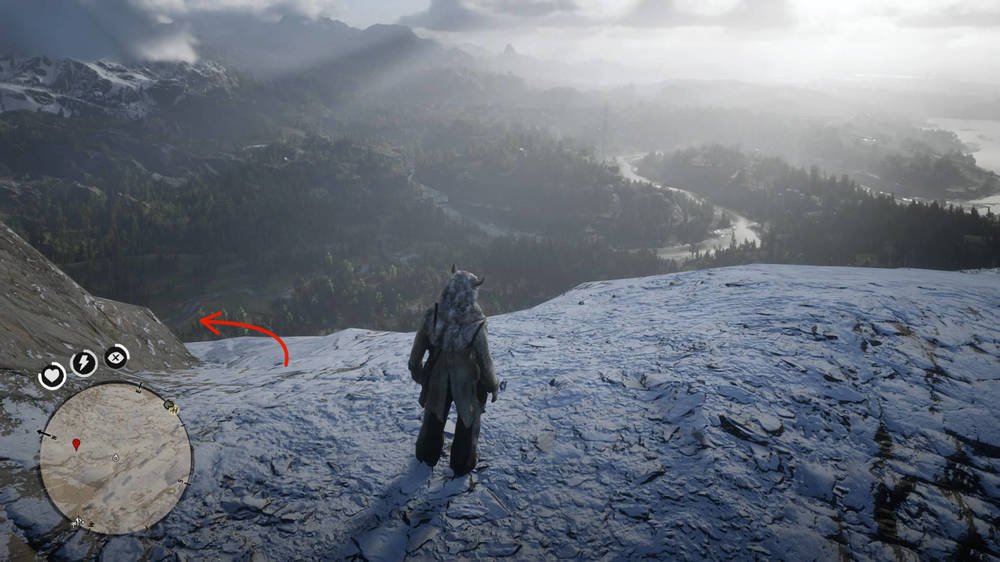Select the red waypoint marker on minimap
The image size is (1000, 562).
point(76,443)
